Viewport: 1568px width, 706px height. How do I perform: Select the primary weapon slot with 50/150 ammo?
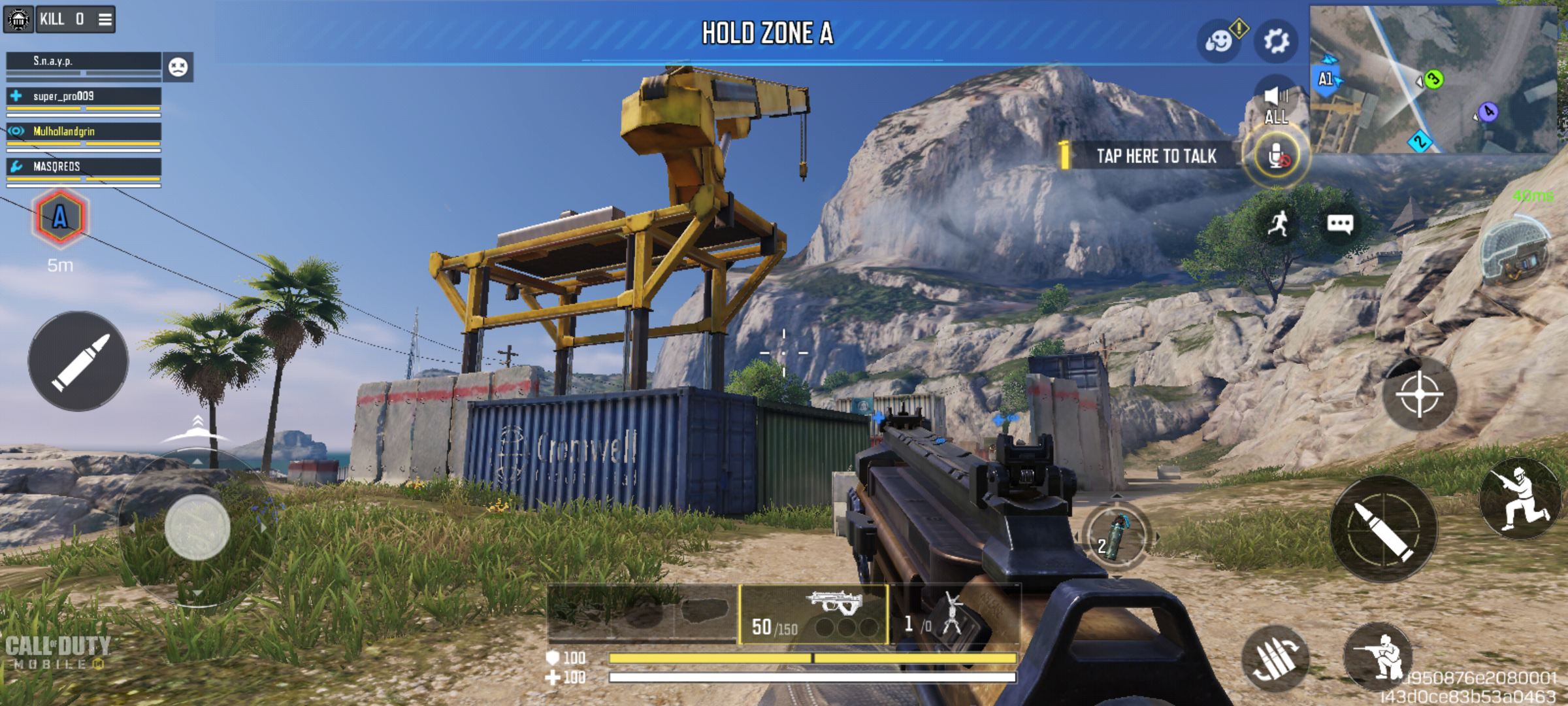[x=813, y=614]
